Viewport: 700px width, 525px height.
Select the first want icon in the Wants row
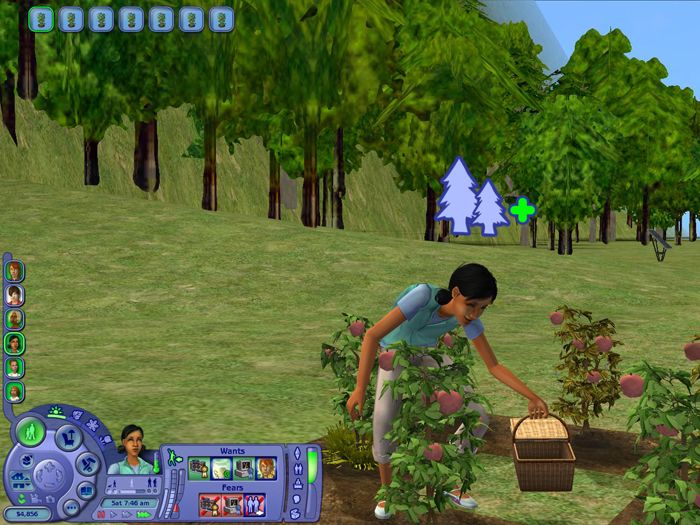pyautogui.click(x=200, y=468)
